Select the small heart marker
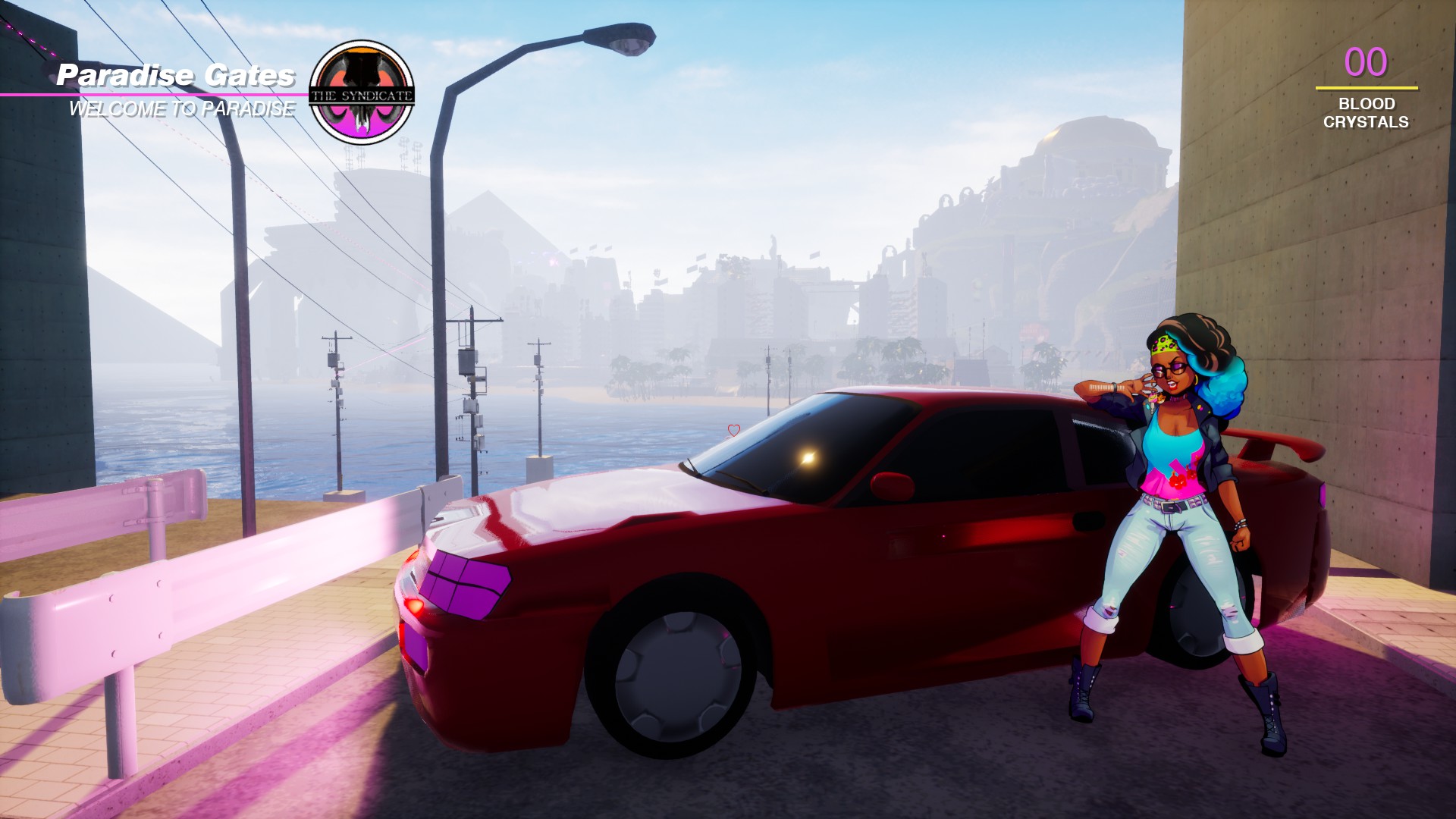1456x819 pixels. 733,431
